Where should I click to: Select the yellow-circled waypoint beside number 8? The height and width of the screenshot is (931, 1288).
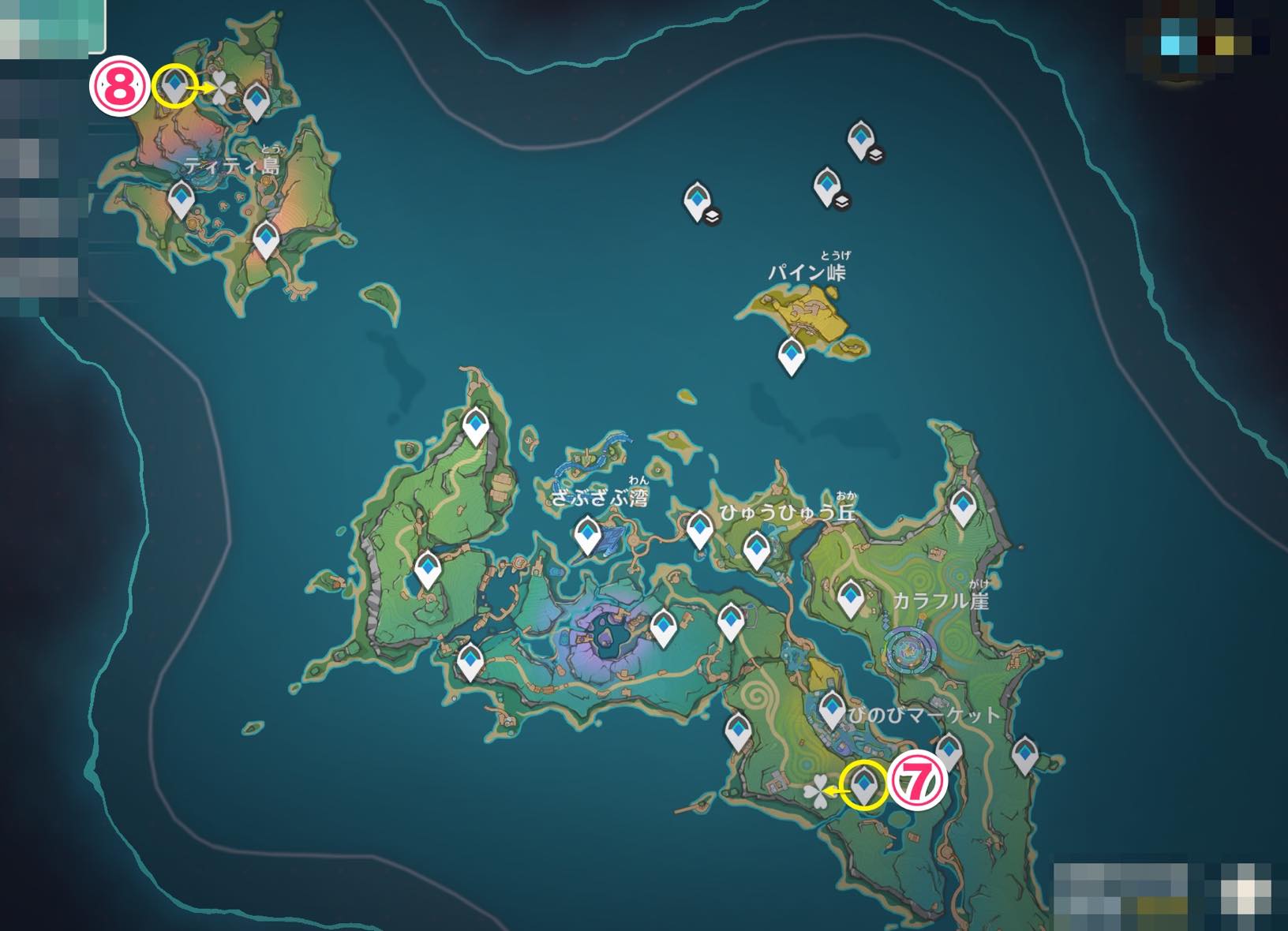[174, 84]
